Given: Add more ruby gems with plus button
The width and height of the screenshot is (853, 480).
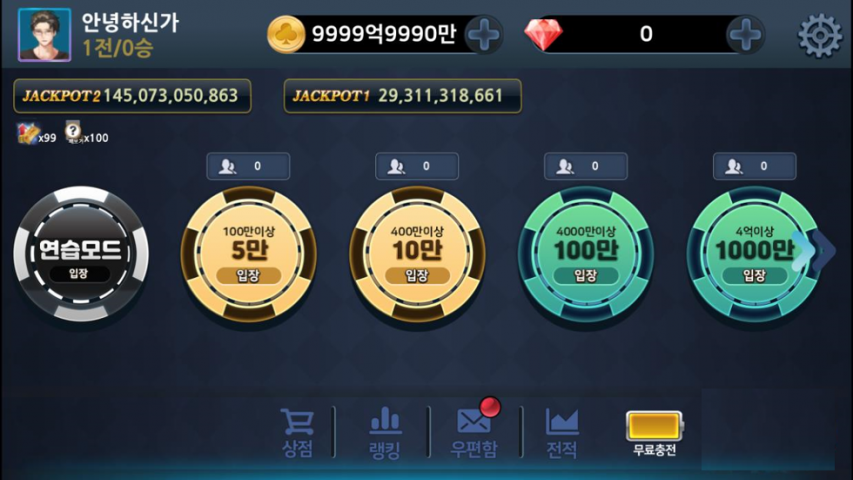Looking at the screenshot, I should 745,35.
